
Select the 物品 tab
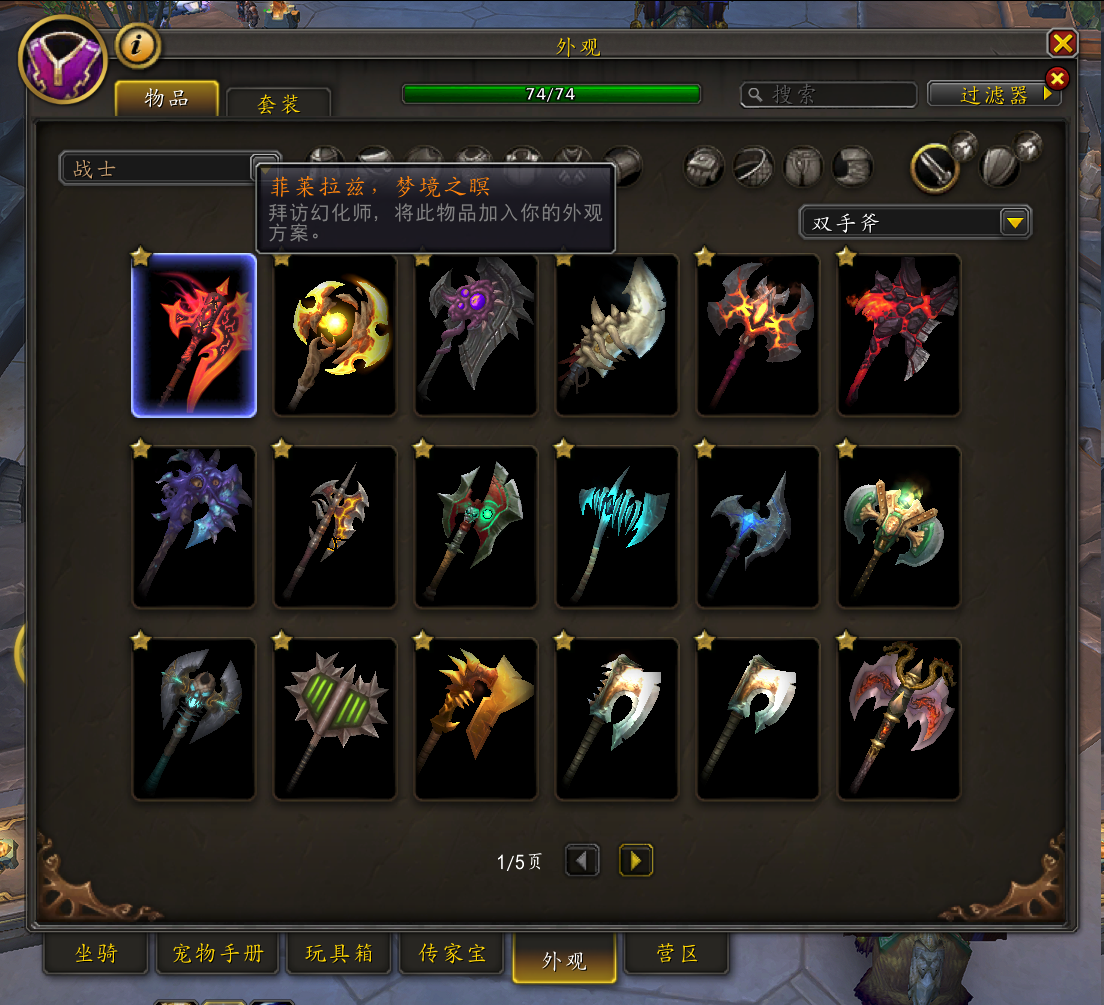pyautogui.click(x=166, y=98)
